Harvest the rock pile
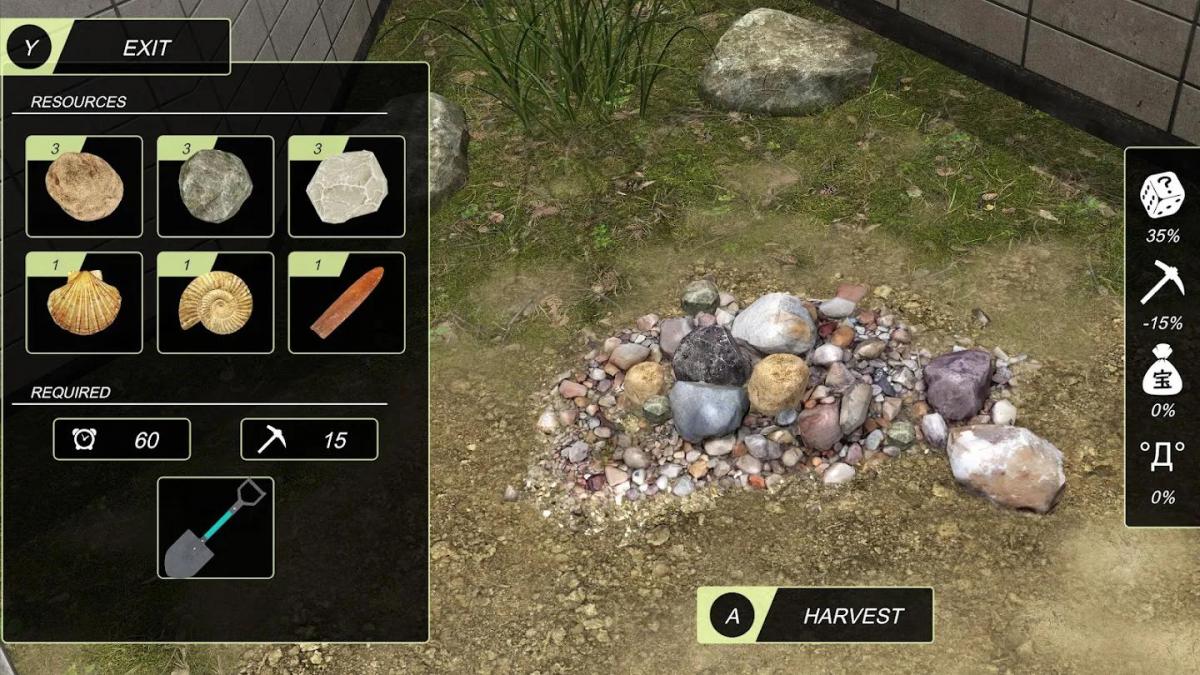1200x675 pixels. pos(815,615)
